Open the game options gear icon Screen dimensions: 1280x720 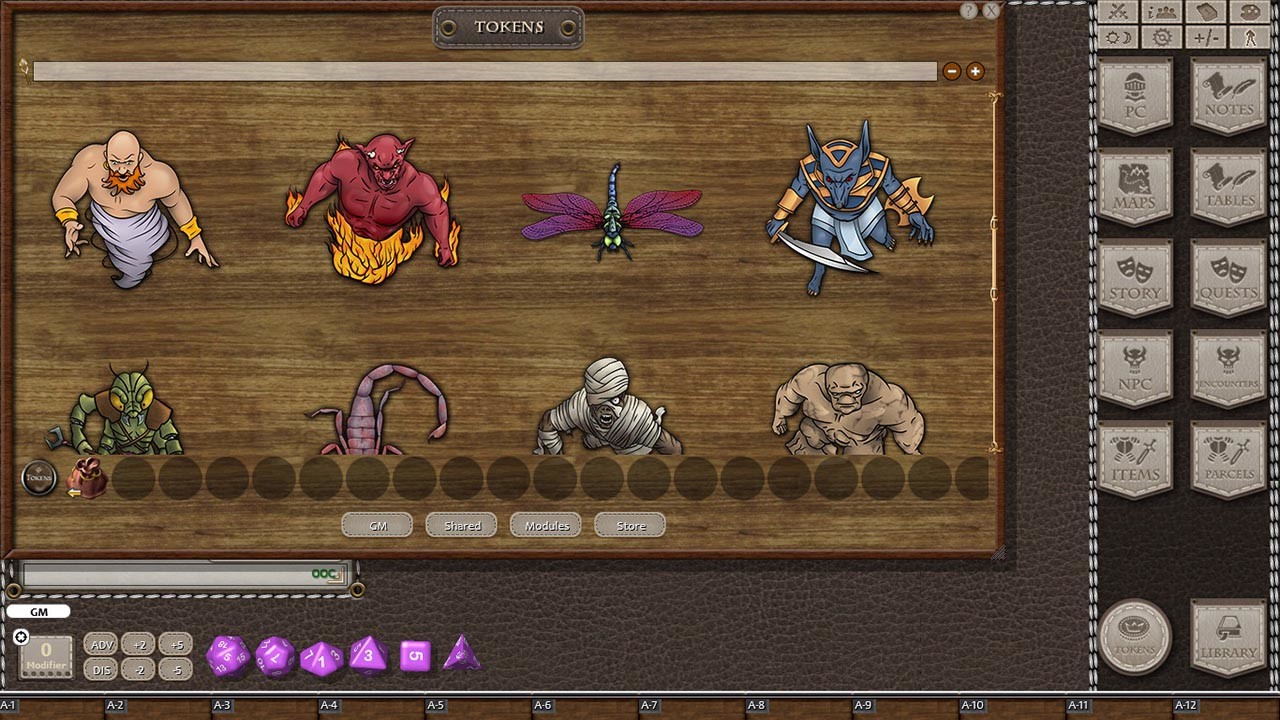1162,37
